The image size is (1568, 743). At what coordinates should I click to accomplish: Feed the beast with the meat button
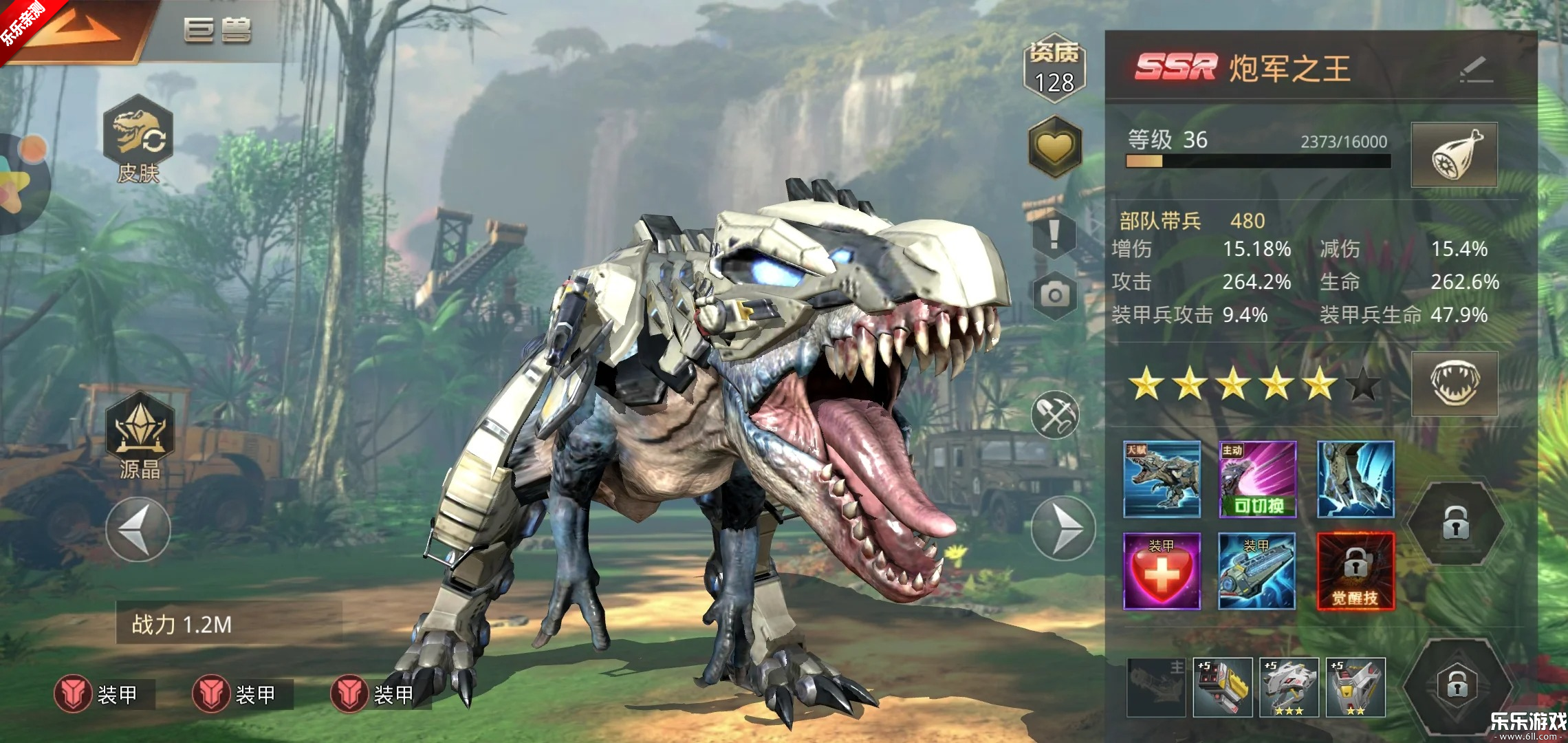tap(1454, 155)
